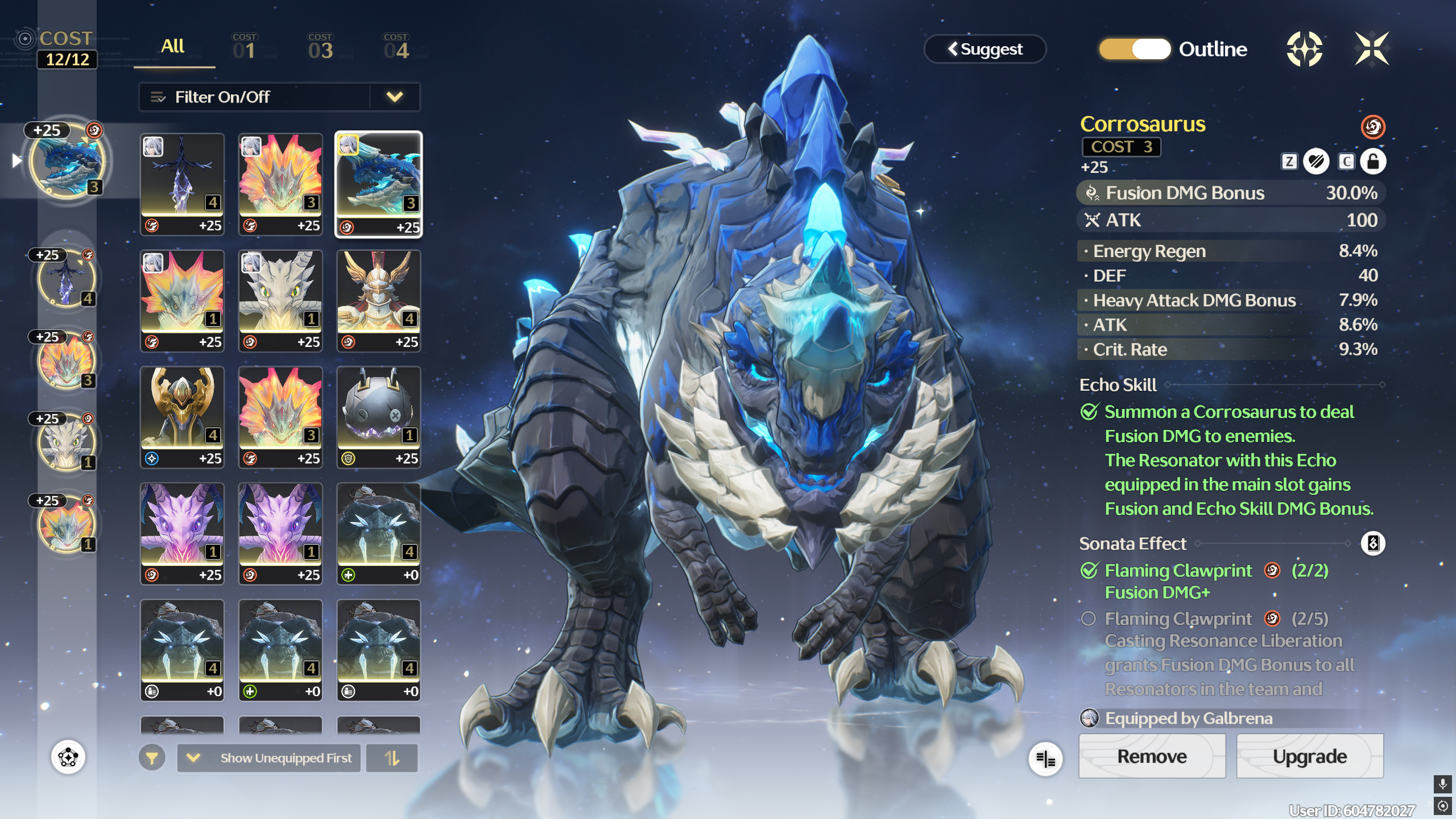Open the Cost 04 tab

coord(396,48)
